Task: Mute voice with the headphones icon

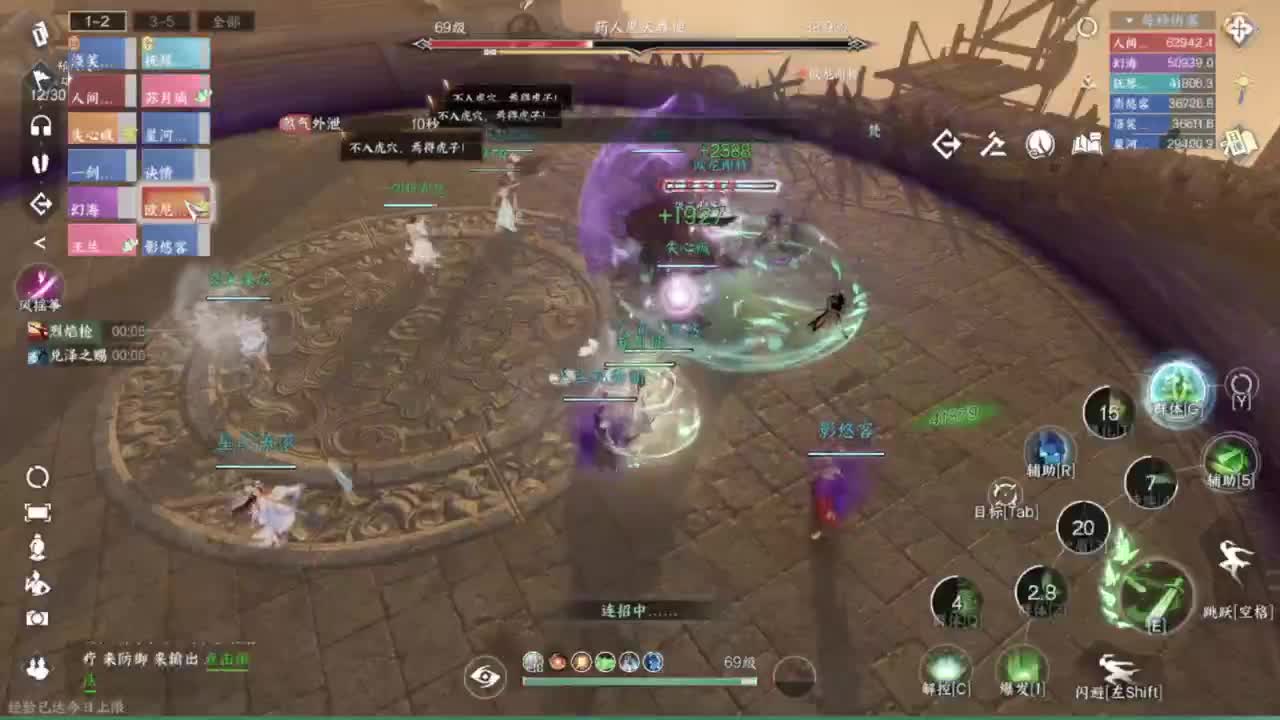Action: coord(39,127)
